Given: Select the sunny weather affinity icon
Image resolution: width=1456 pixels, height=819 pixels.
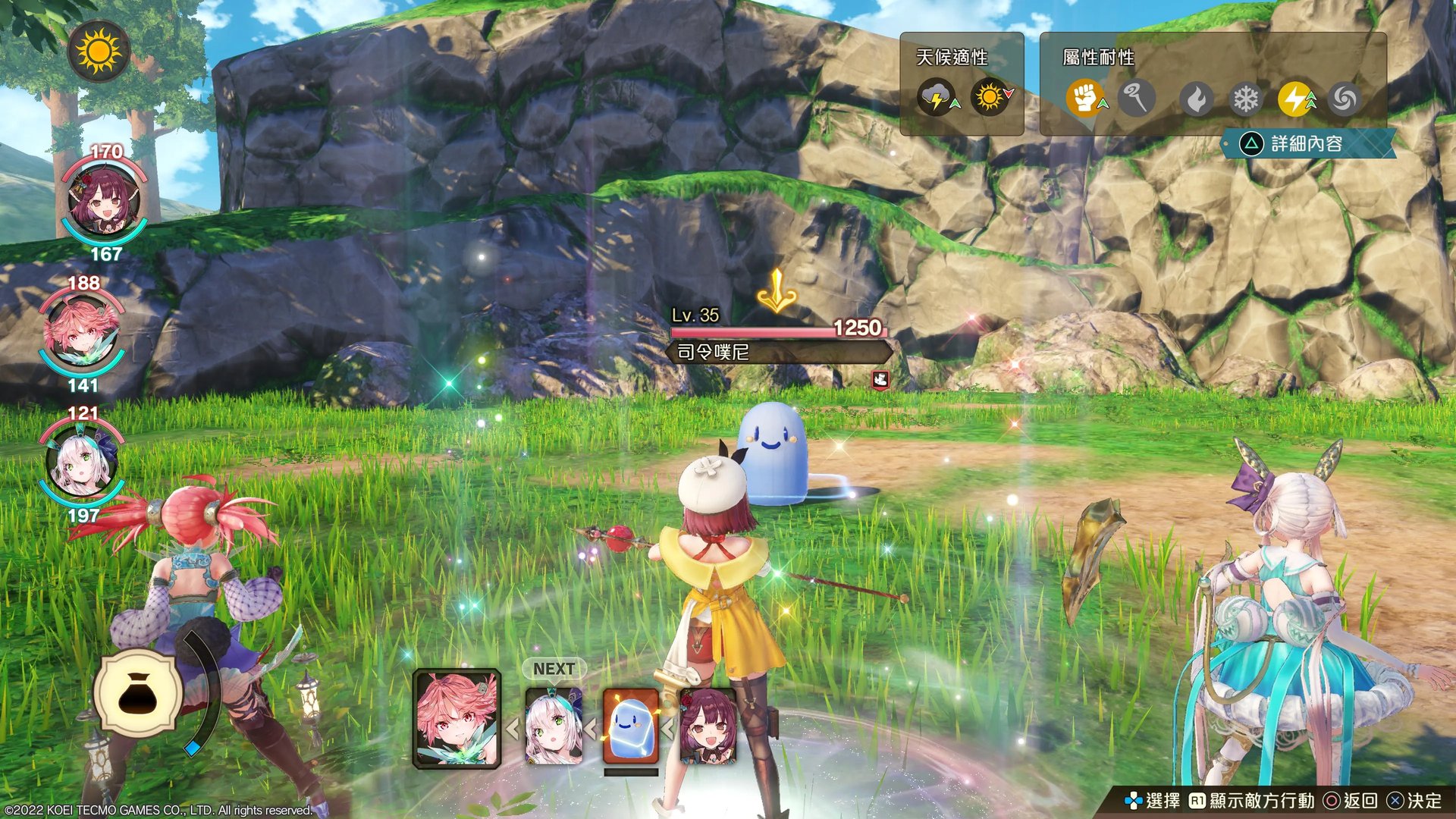Looking at the screenshot, I should coord(990,98).
